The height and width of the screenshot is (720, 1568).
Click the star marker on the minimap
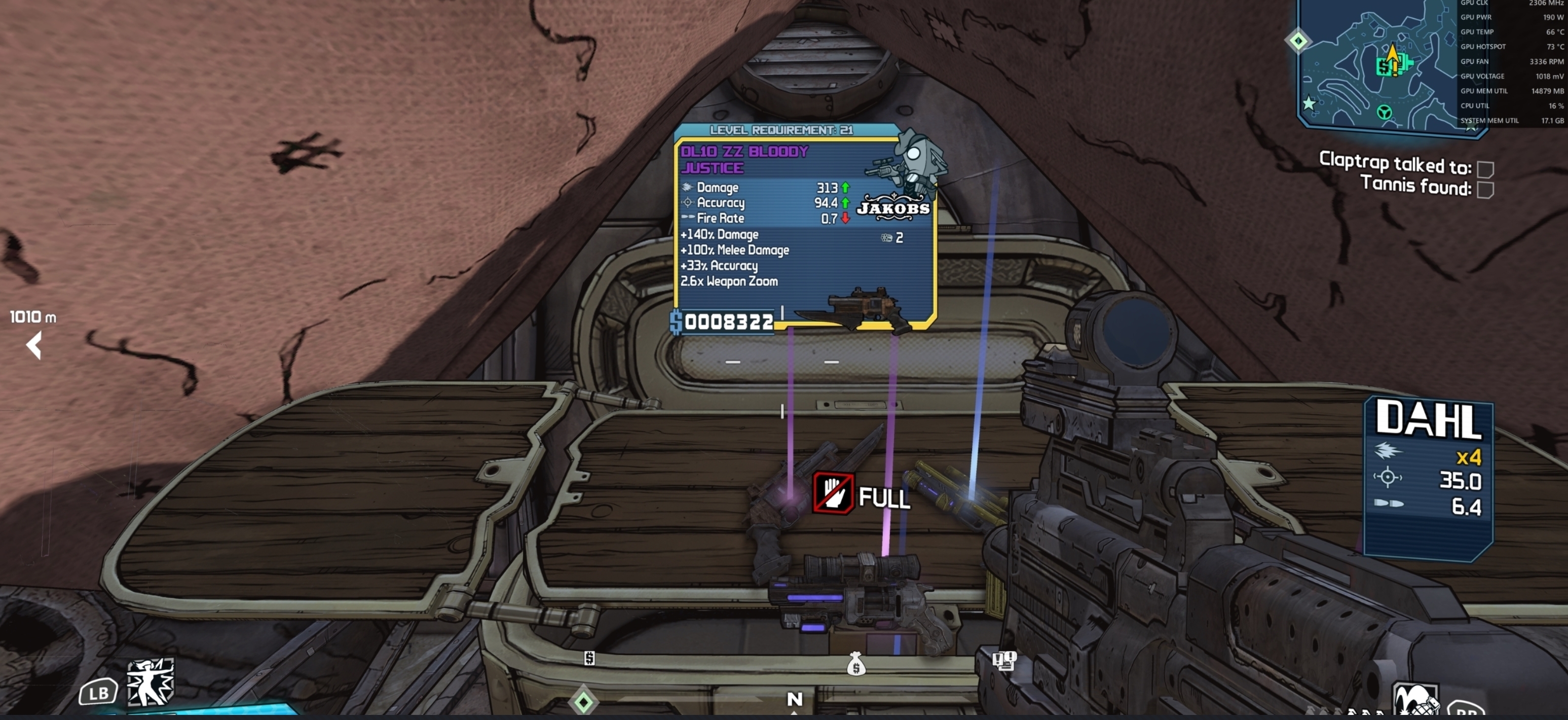1309,103
